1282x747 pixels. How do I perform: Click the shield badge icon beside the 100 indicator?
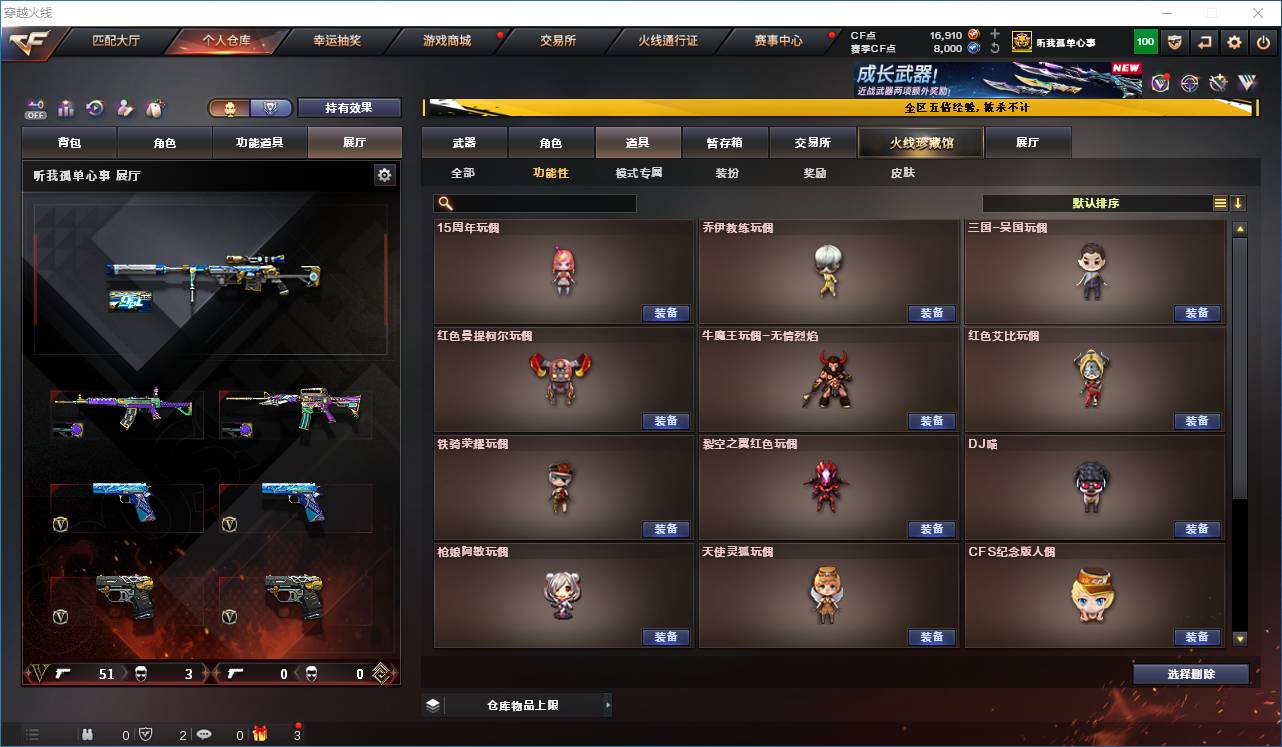1173,41
